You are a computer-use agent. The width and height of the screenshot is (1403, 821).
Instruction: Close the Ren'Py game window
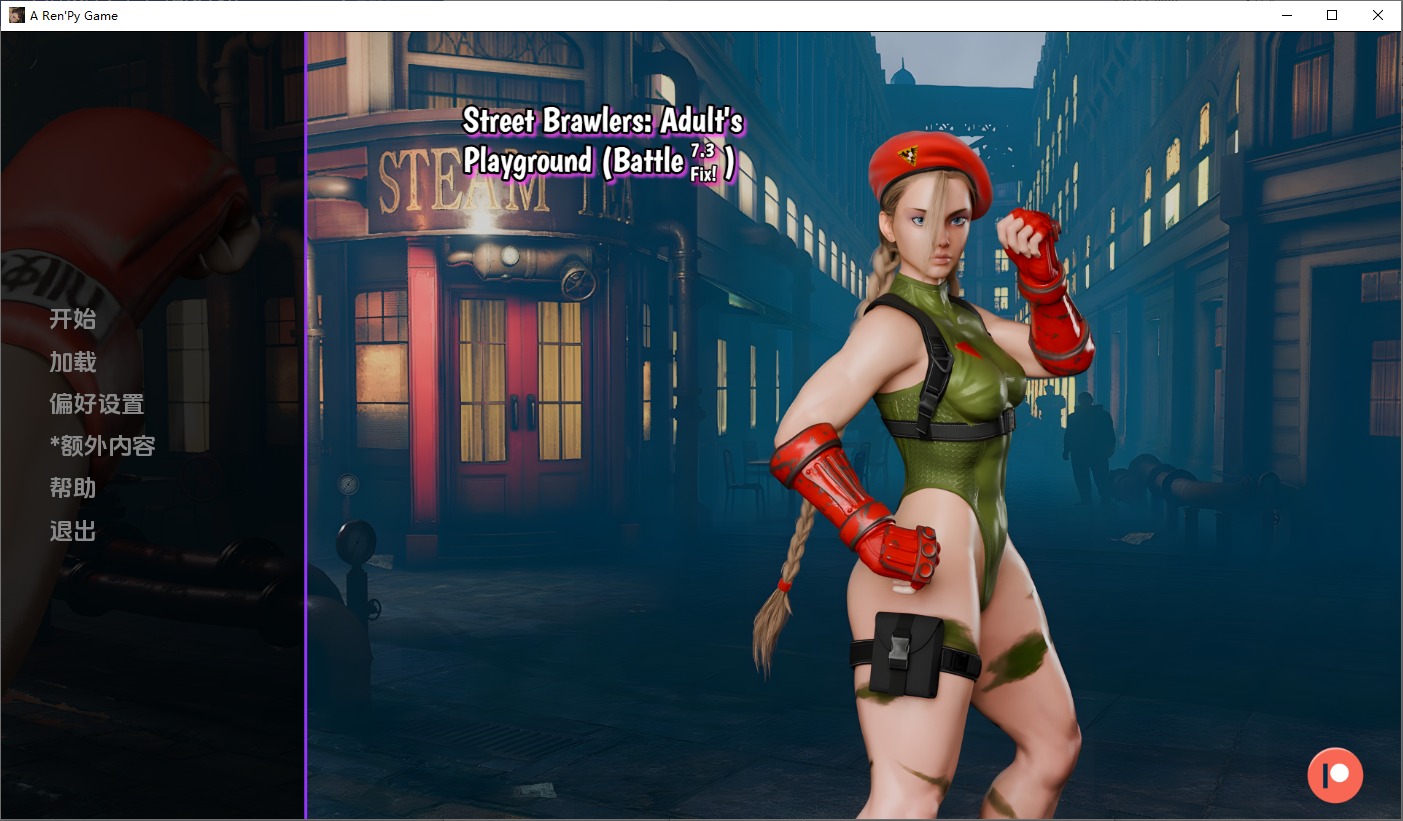[x=1378, y=15]
